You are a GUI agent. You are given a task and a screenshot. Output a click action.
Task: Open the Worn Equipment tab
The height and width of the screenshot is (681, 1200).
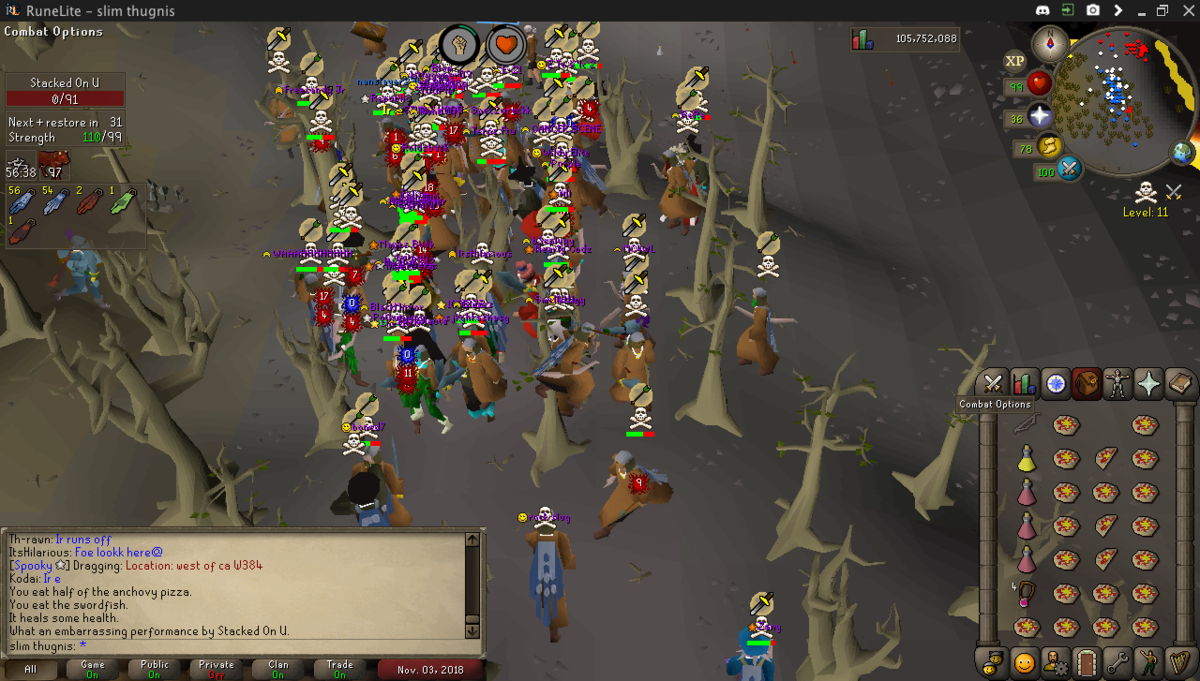point(1117,384)
